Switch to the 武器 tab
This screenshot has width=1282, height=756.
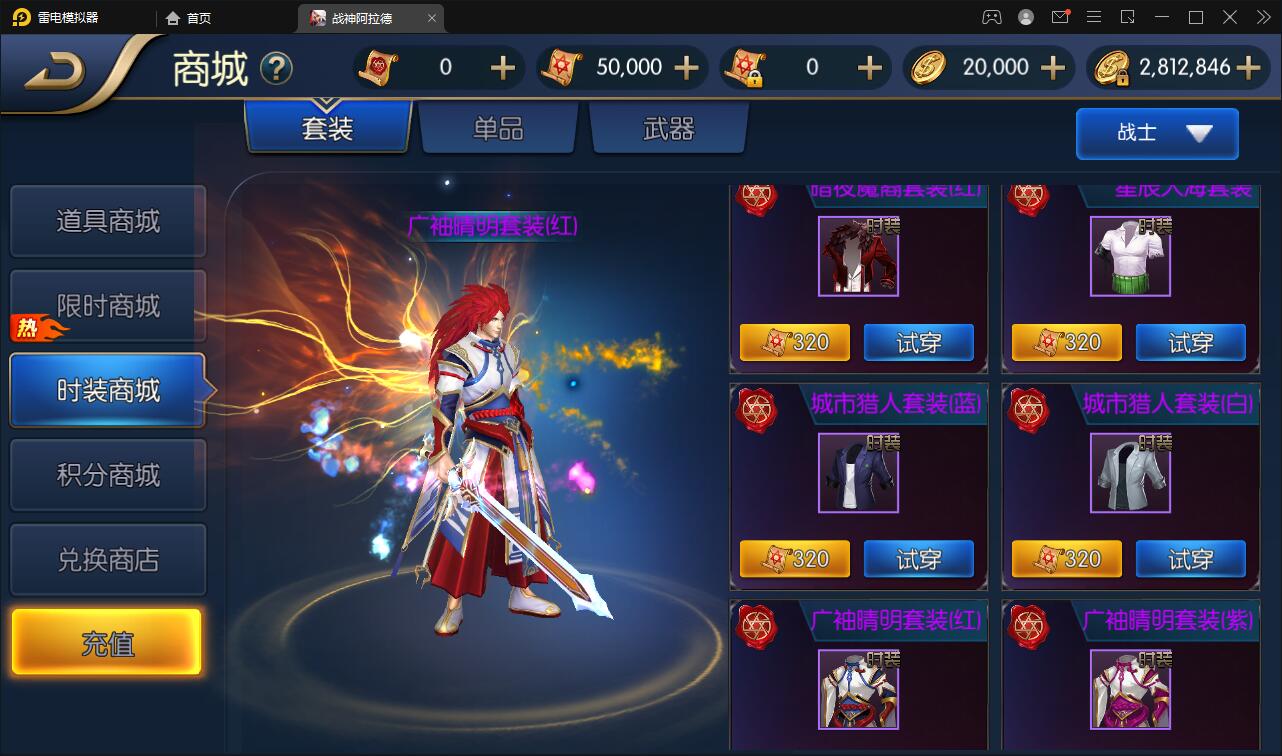coord(668,130)
